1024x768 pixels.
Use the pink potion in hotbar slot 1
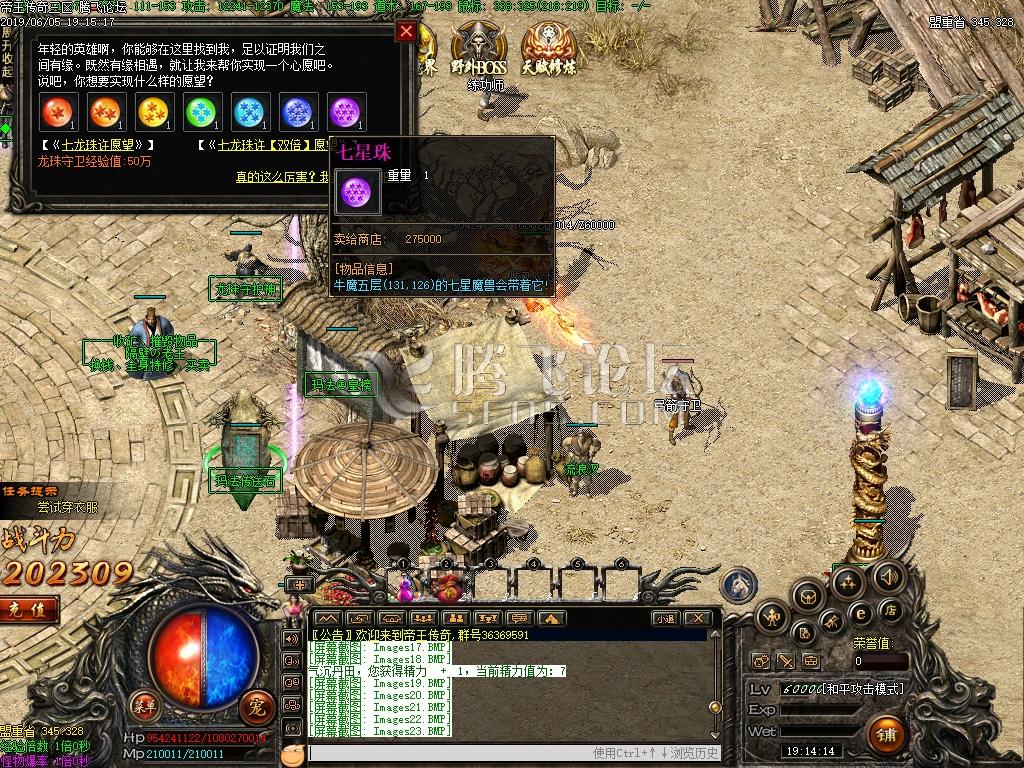[x=405, y=587]
